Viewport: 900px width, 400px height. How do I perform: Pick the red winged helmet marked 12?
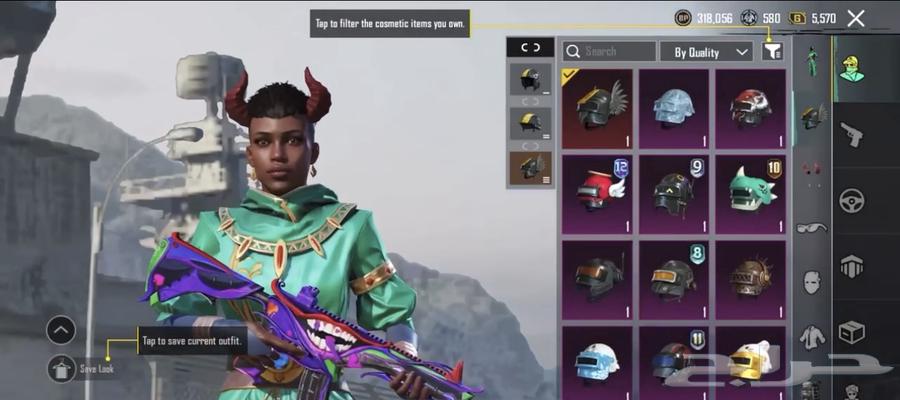click(x=597, y=190)
